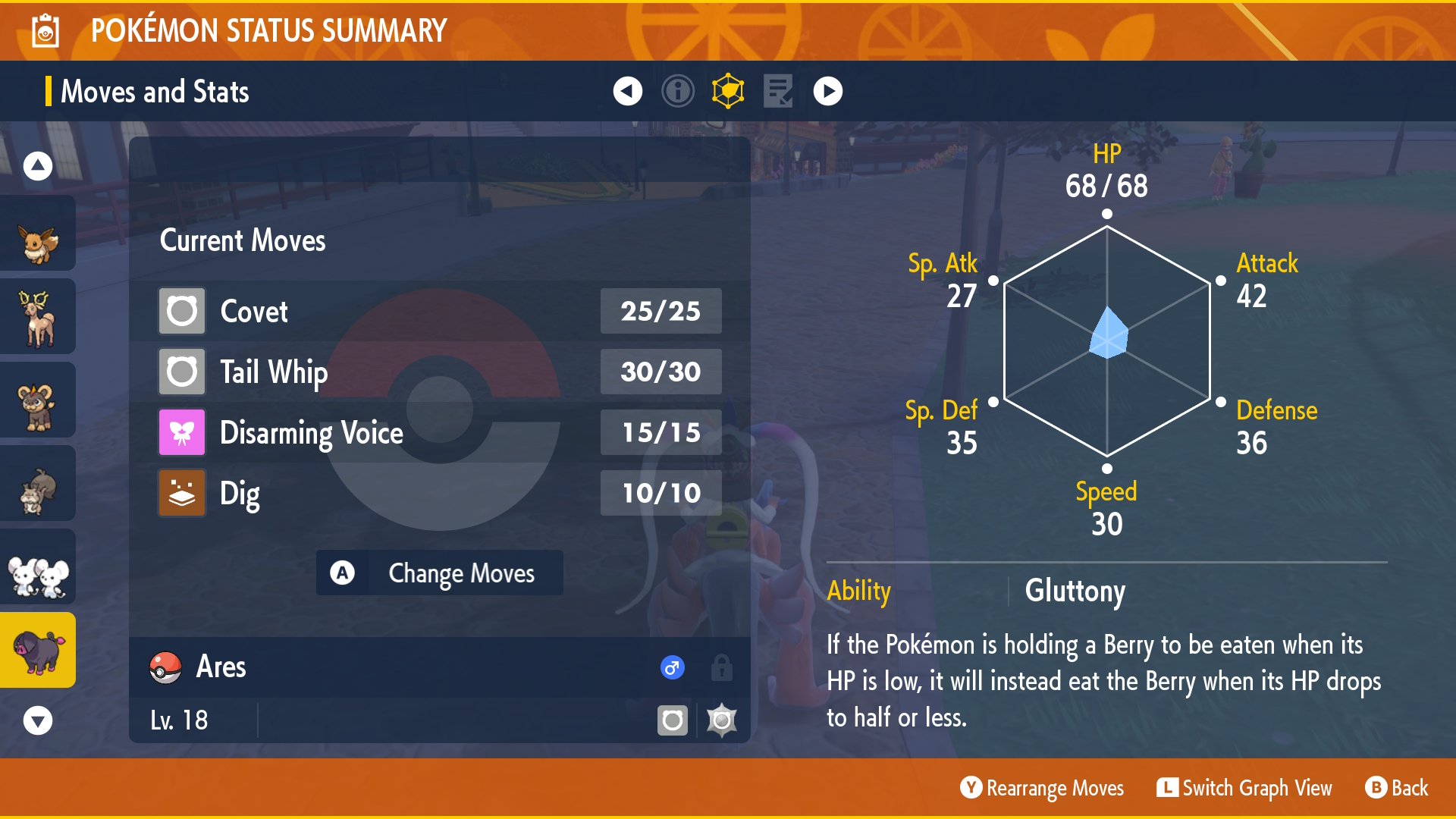This screenshot has width=1456, height=819.
Task: Select the deer Pokémon in the party
Action: 38,317
